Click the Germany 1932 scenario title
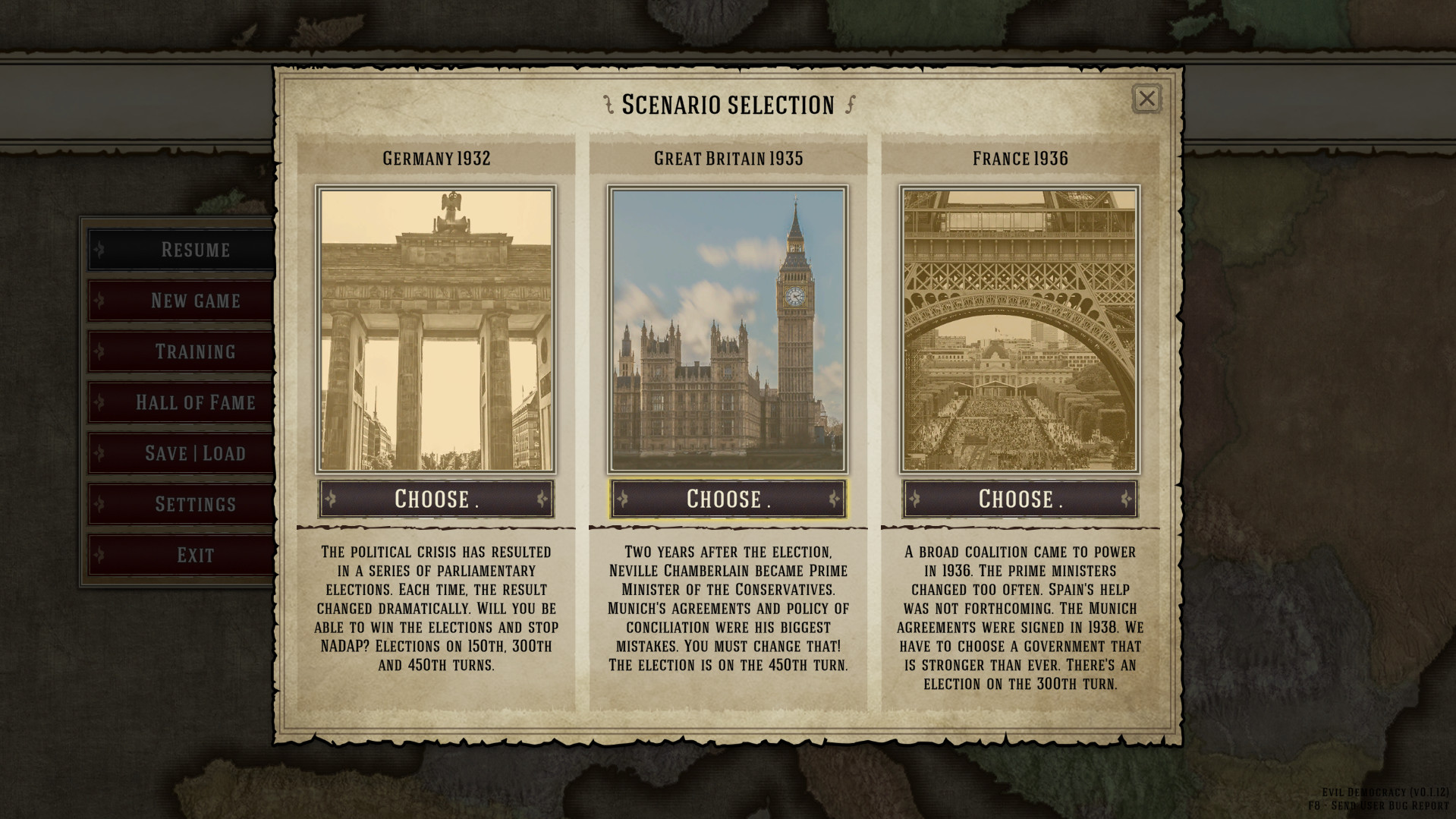The width and height of the screenshot is (1456, 819). [x=436, y=159]
